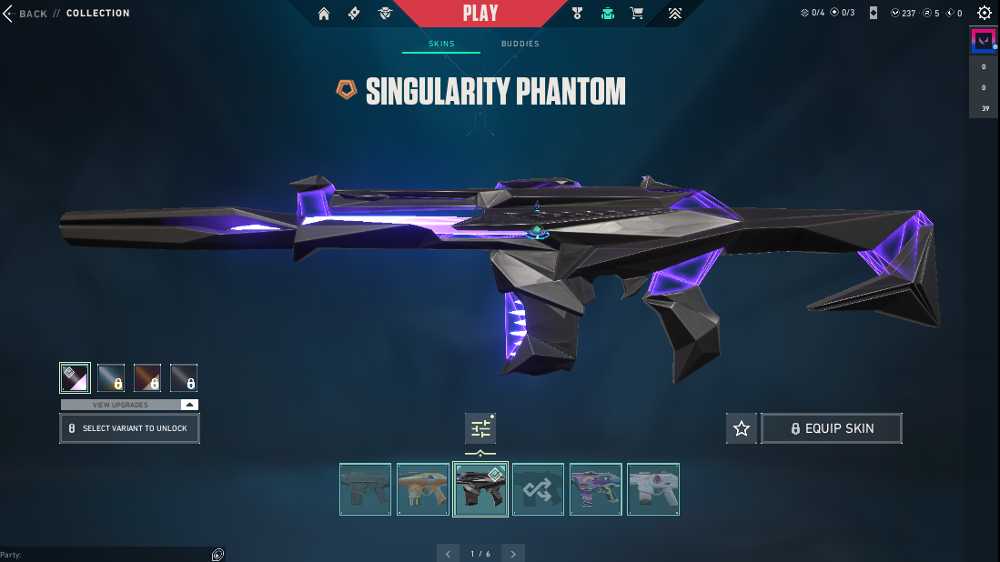This screenshot has height=562, width=1000.
Task: Click the red PLAY button
Action: click(480, 13)
